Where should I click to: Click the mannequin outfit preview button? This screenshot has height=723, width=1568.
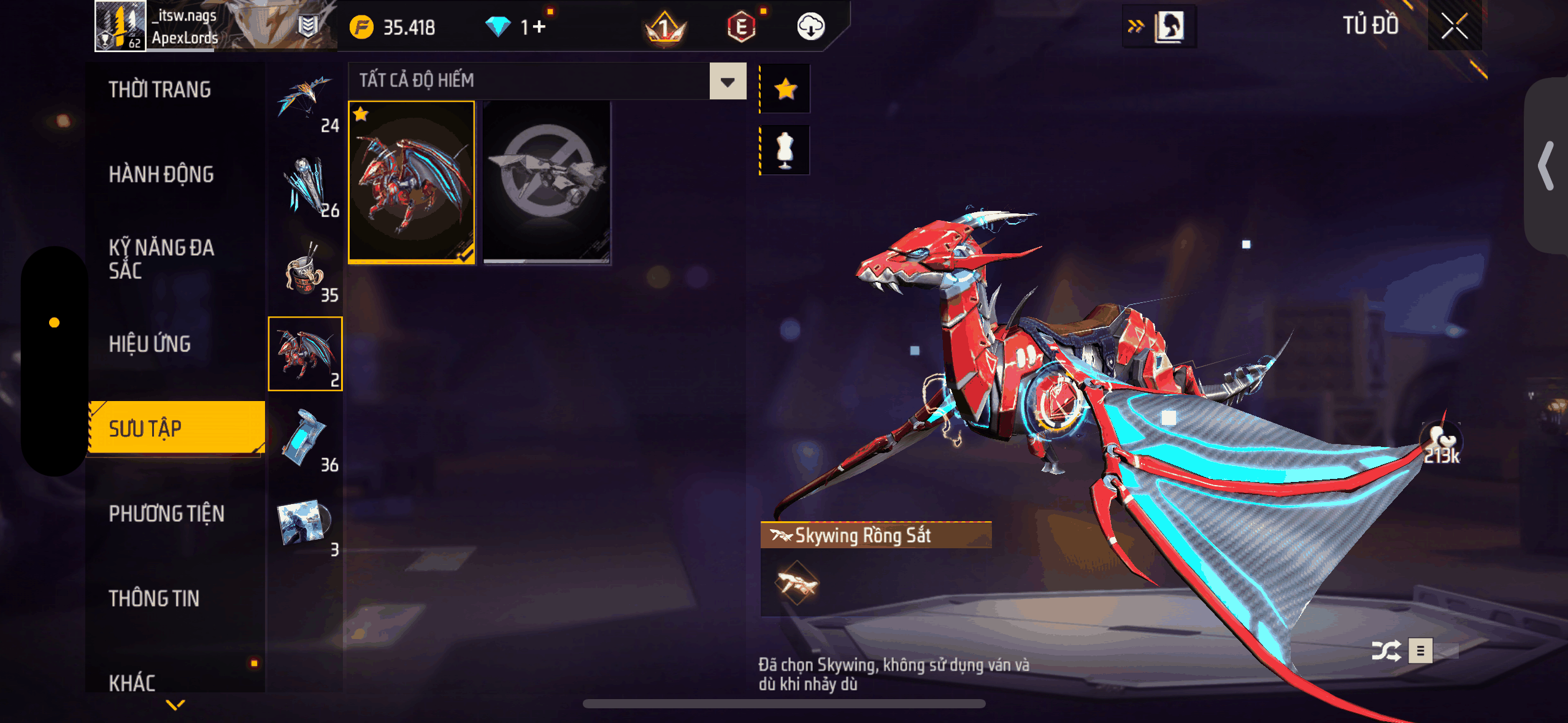785,150
